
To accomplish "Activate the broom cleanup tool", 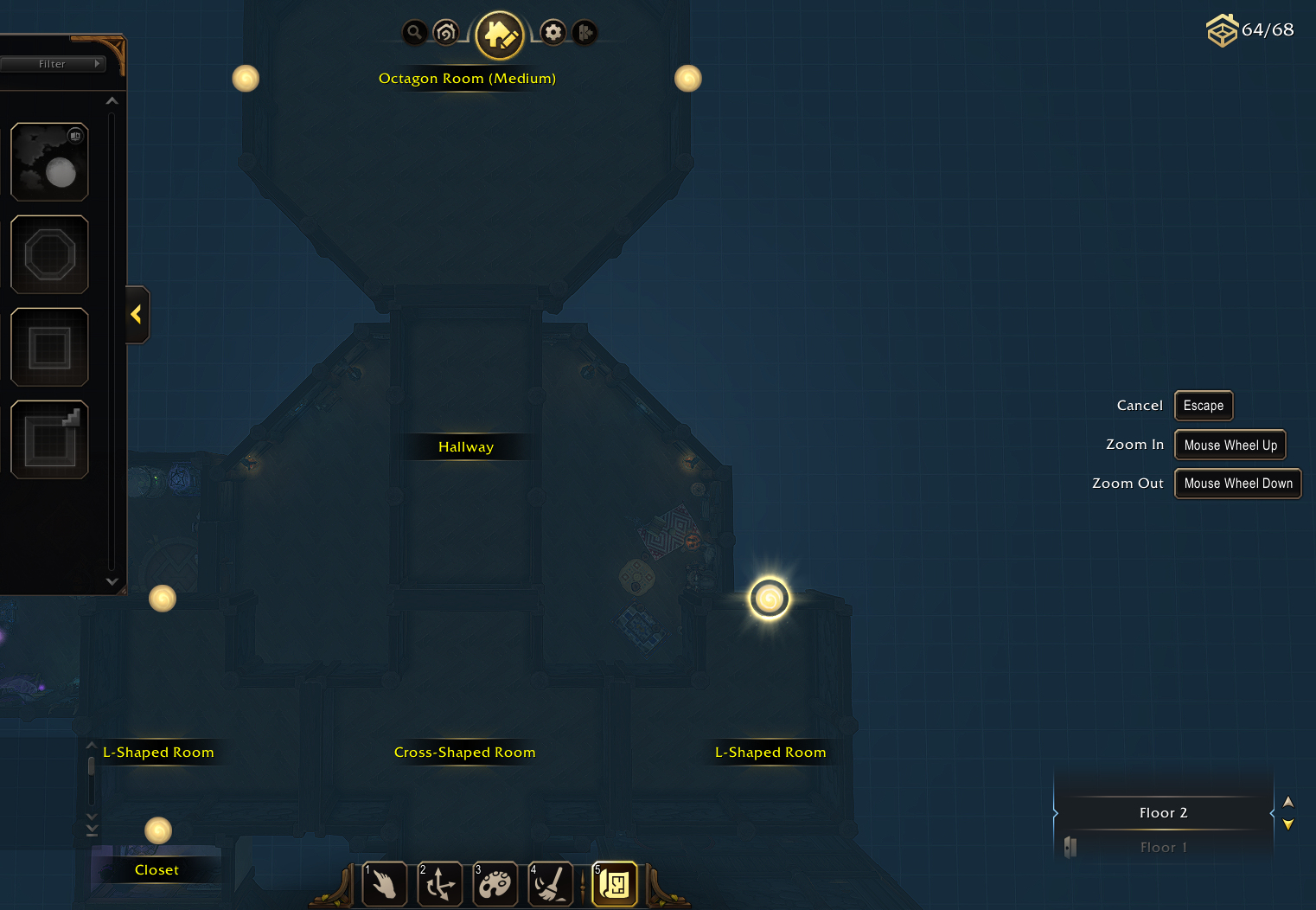I will click(551, 884).
